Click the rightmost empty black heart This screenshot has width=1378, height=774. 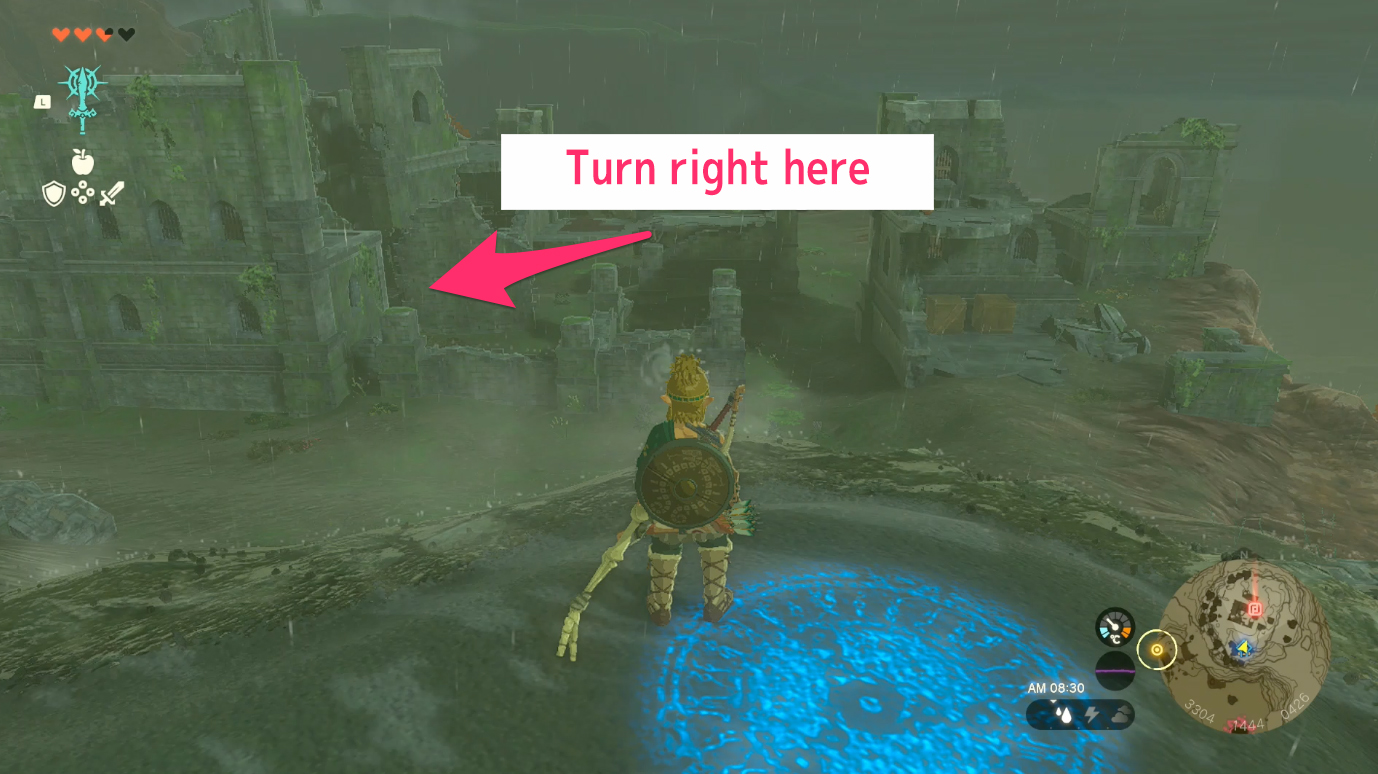[126, 34]
